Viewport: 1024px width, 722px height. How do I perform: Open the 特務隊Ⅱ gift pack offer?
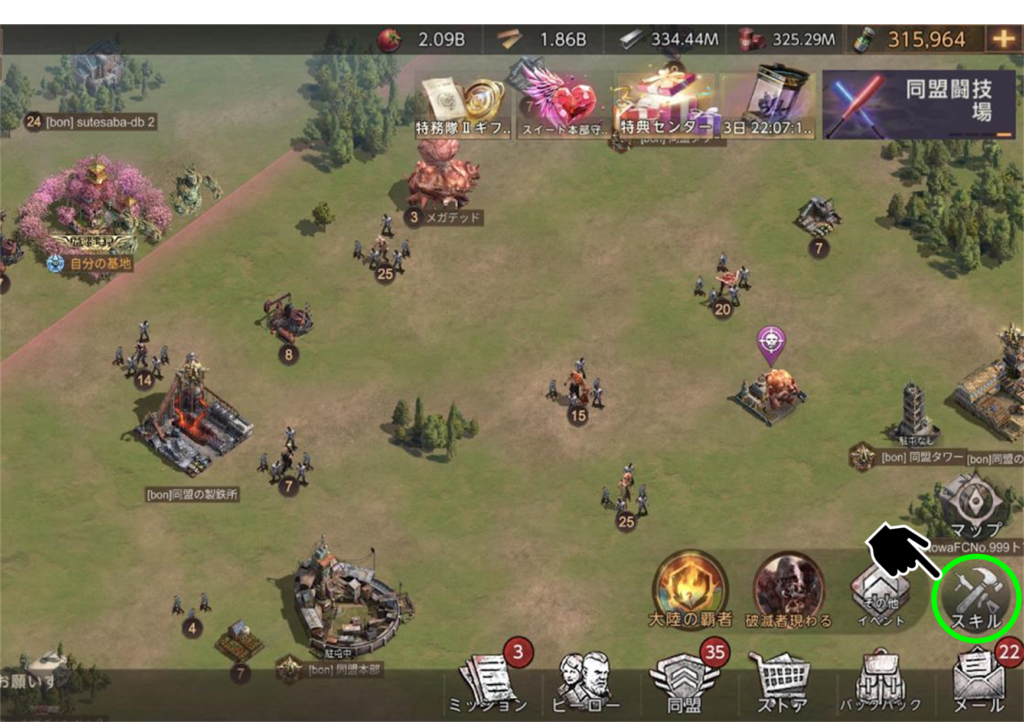[x=462, y=105]
